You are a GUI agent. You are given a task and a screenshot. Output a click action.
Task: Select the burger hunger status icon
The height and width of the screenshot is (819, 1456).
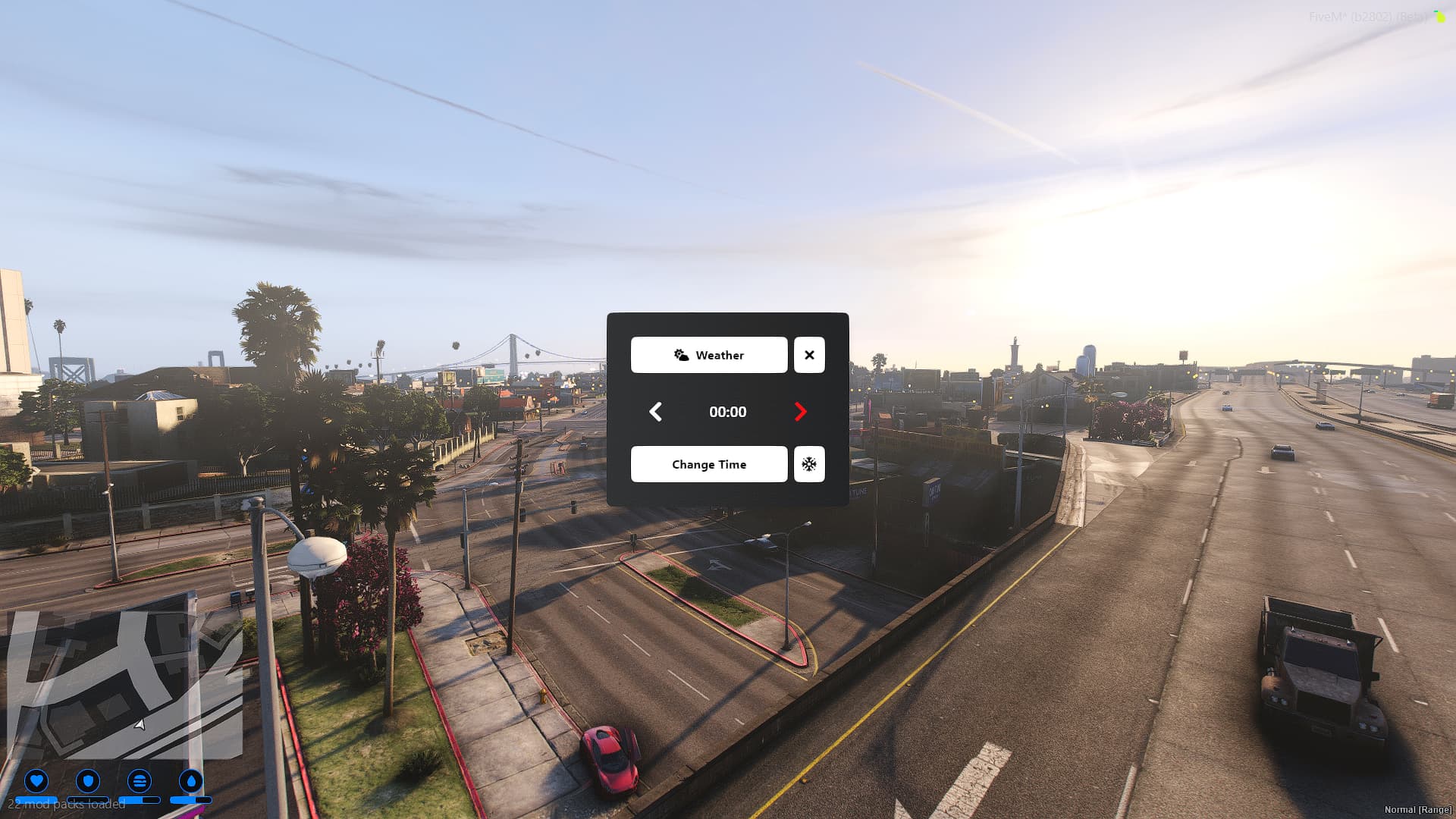(x=140, y=780)
